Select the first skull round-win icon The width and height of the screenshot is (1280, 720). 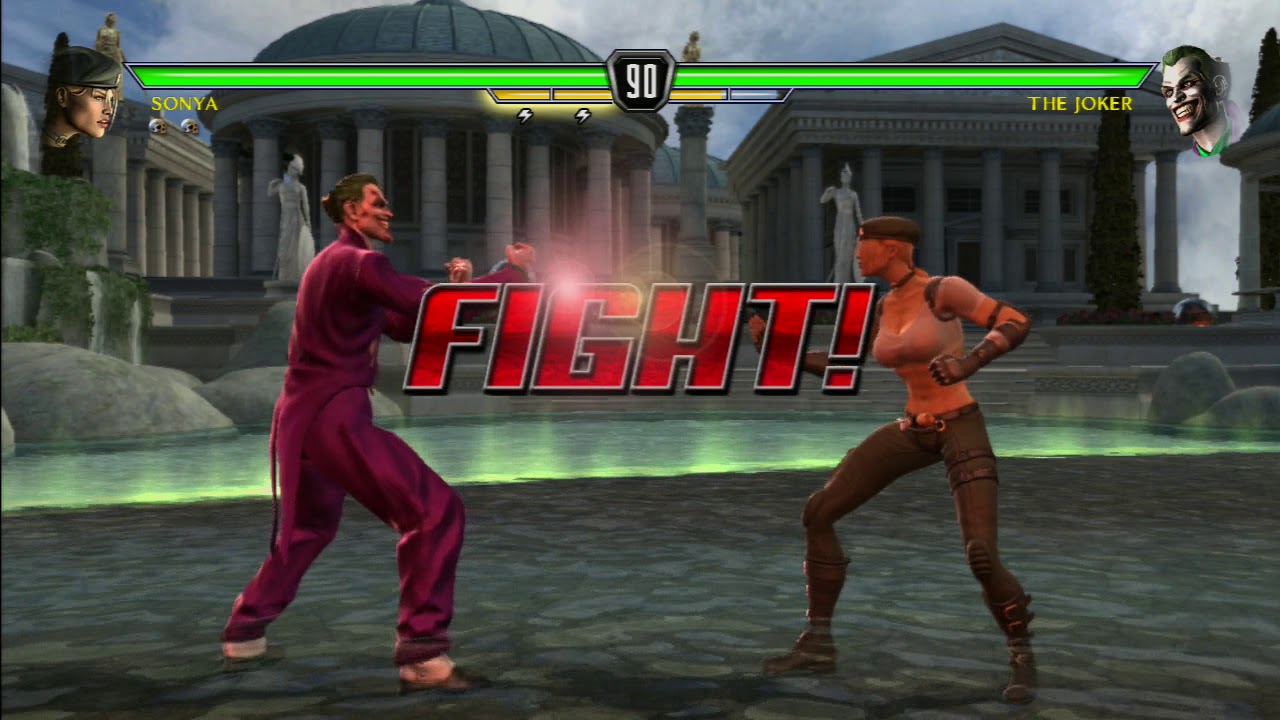pos(157,124)
